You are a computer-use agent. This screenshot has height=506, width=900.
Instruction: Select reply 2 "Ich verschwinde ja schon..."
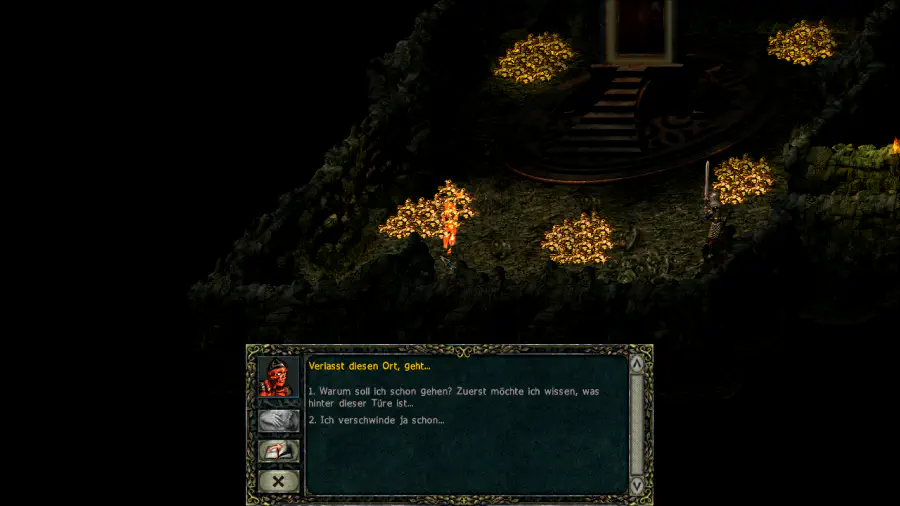[x=376, y=420]
